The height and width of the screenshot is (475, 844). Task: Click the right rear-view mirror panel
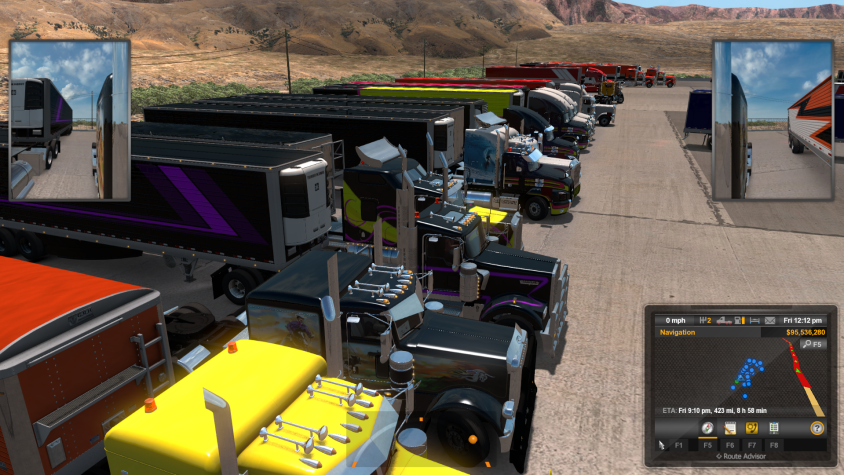(773, 120)
